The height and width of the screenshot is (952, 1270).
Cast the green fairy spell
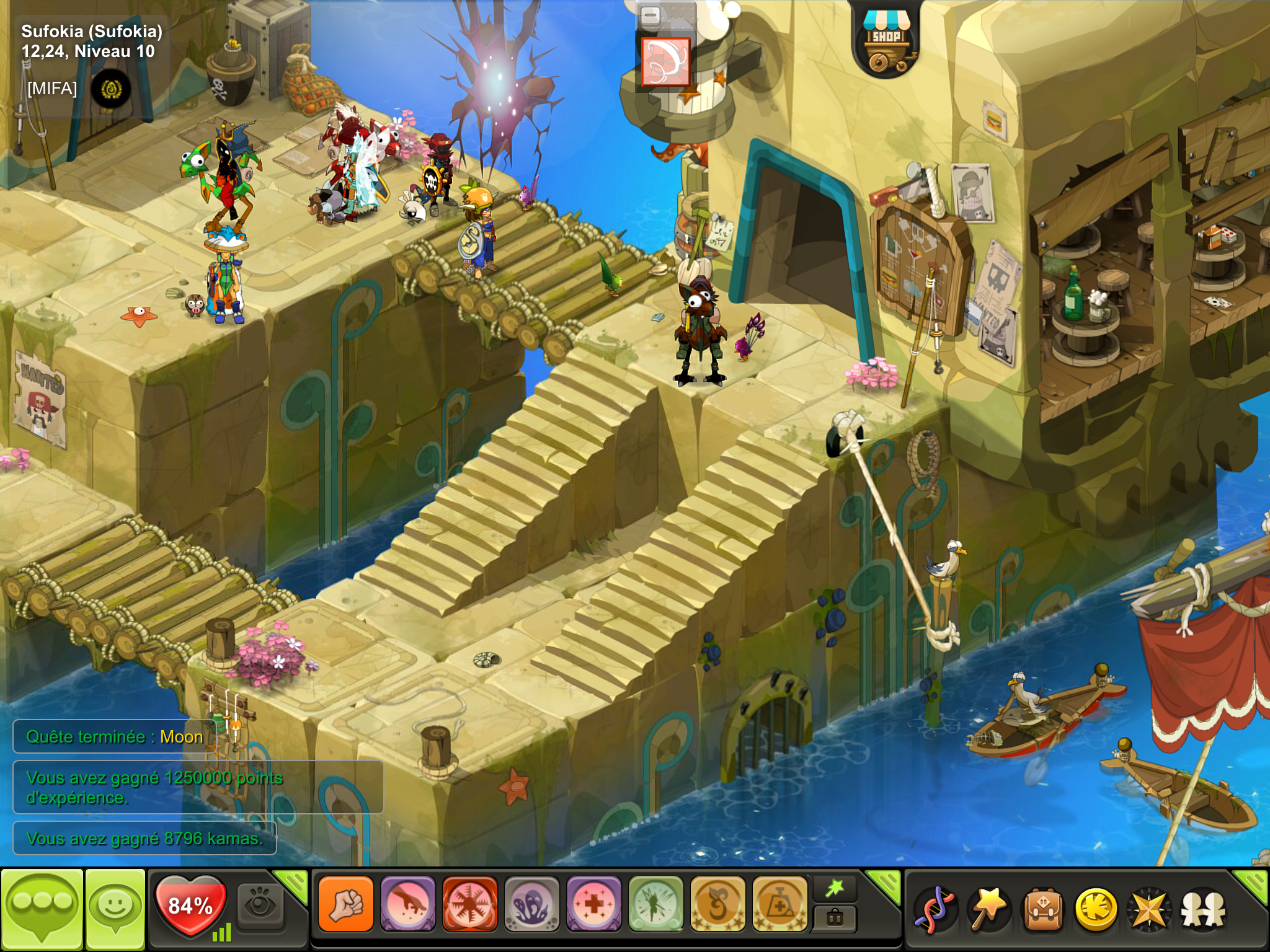click(655, 904)
